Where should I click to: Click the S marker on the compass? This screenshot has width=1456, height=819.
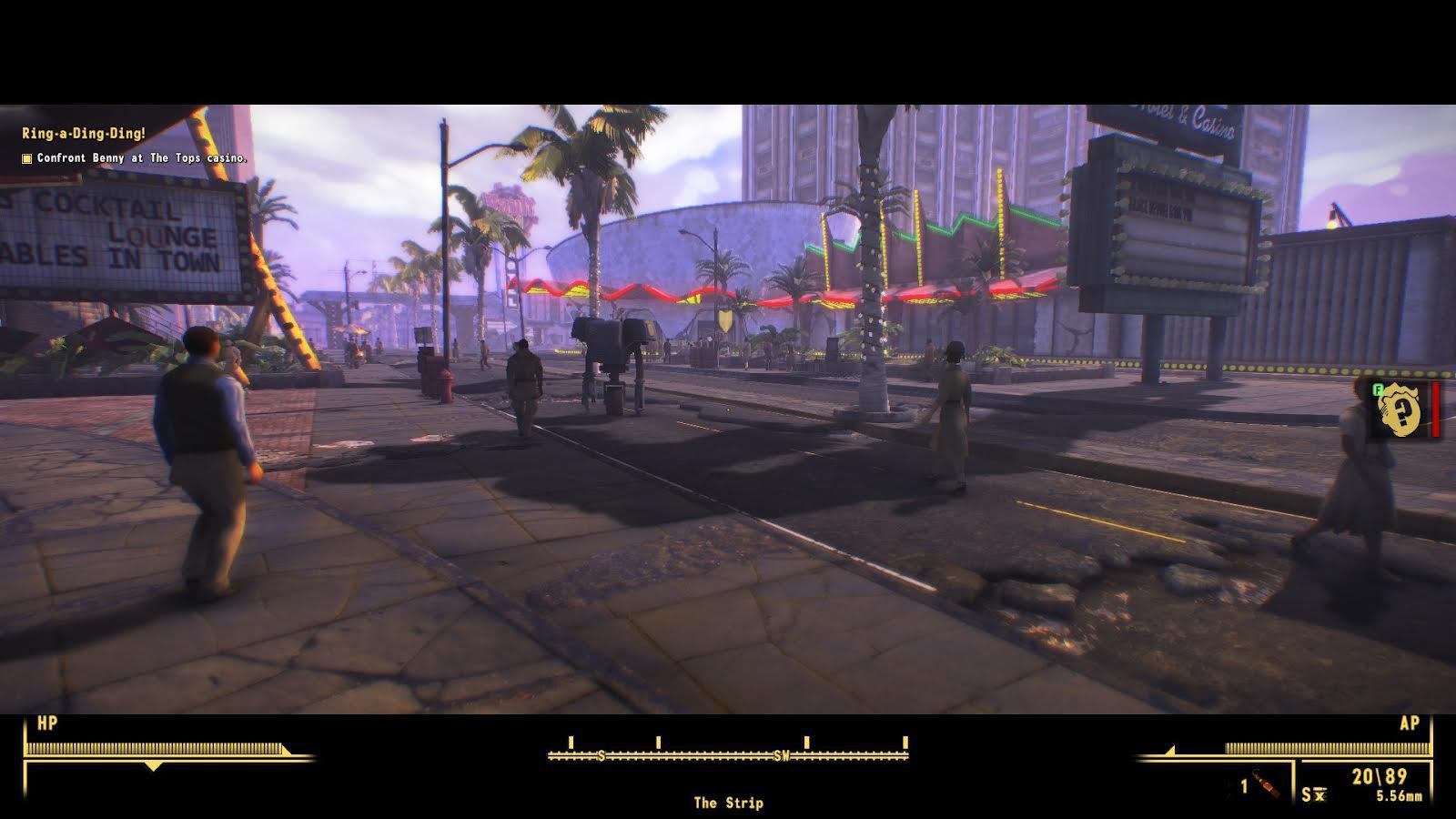pyautogui.click(x=602, y=753)
